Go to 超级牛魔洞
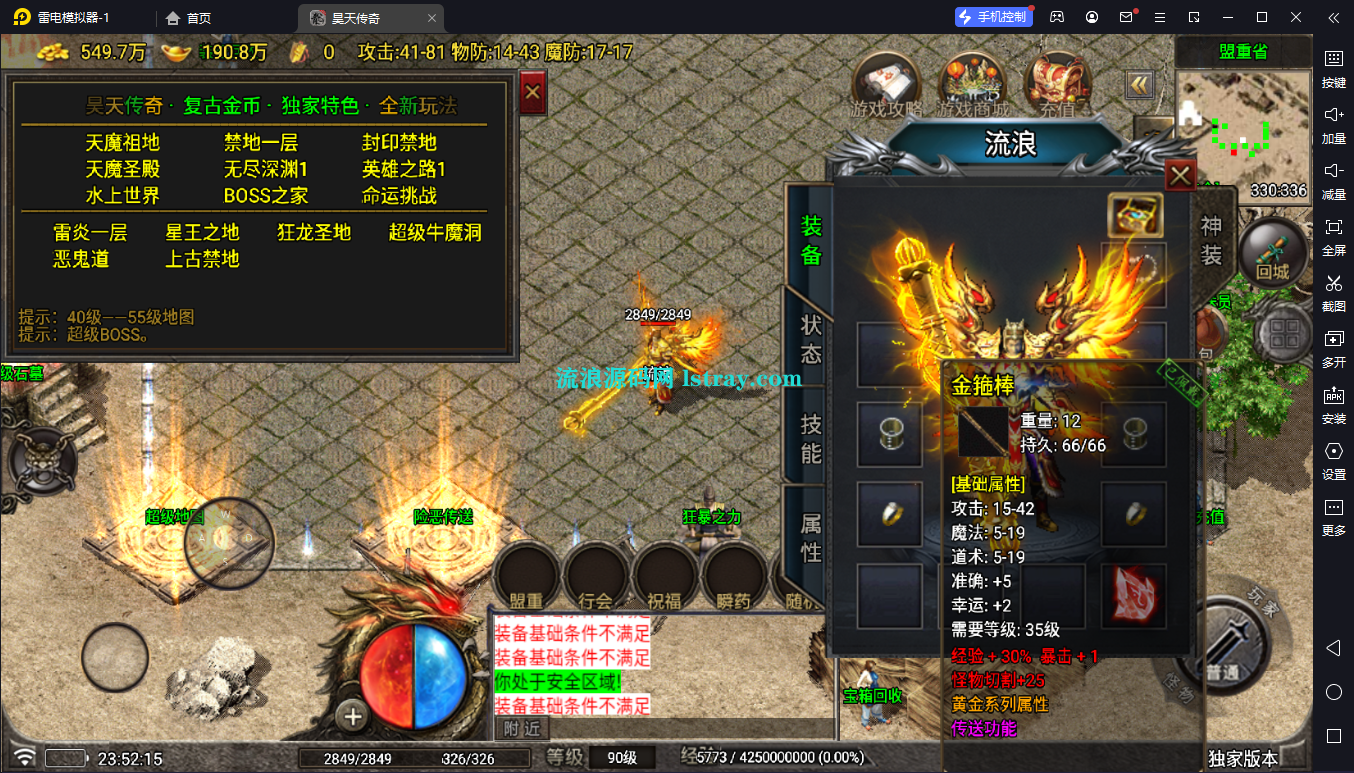The height and width of the screenshot is (773, 1354). pos(435,233)
